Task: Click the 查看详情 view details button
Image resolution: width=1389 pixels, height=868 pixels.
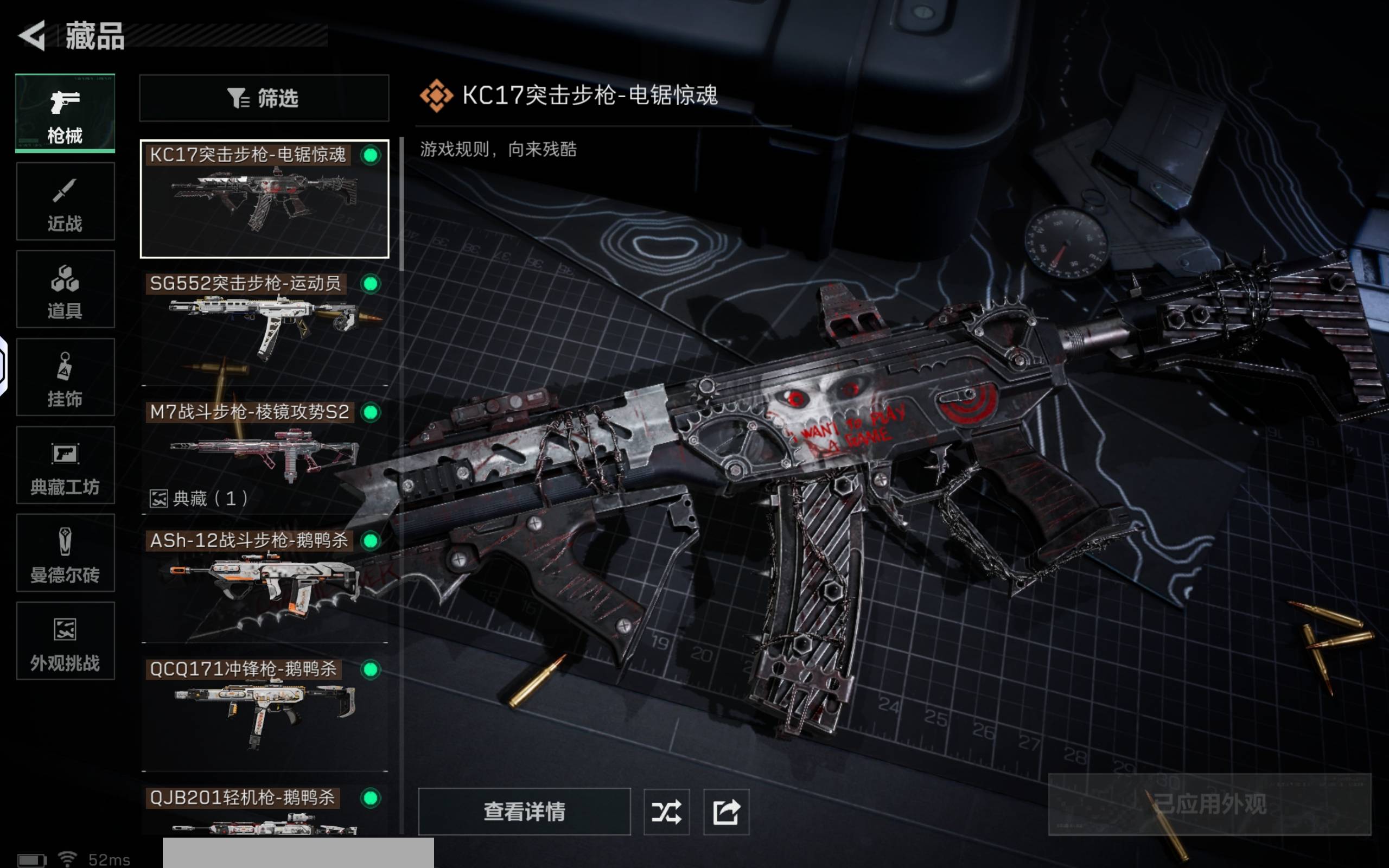Action: tap(524, 811)
